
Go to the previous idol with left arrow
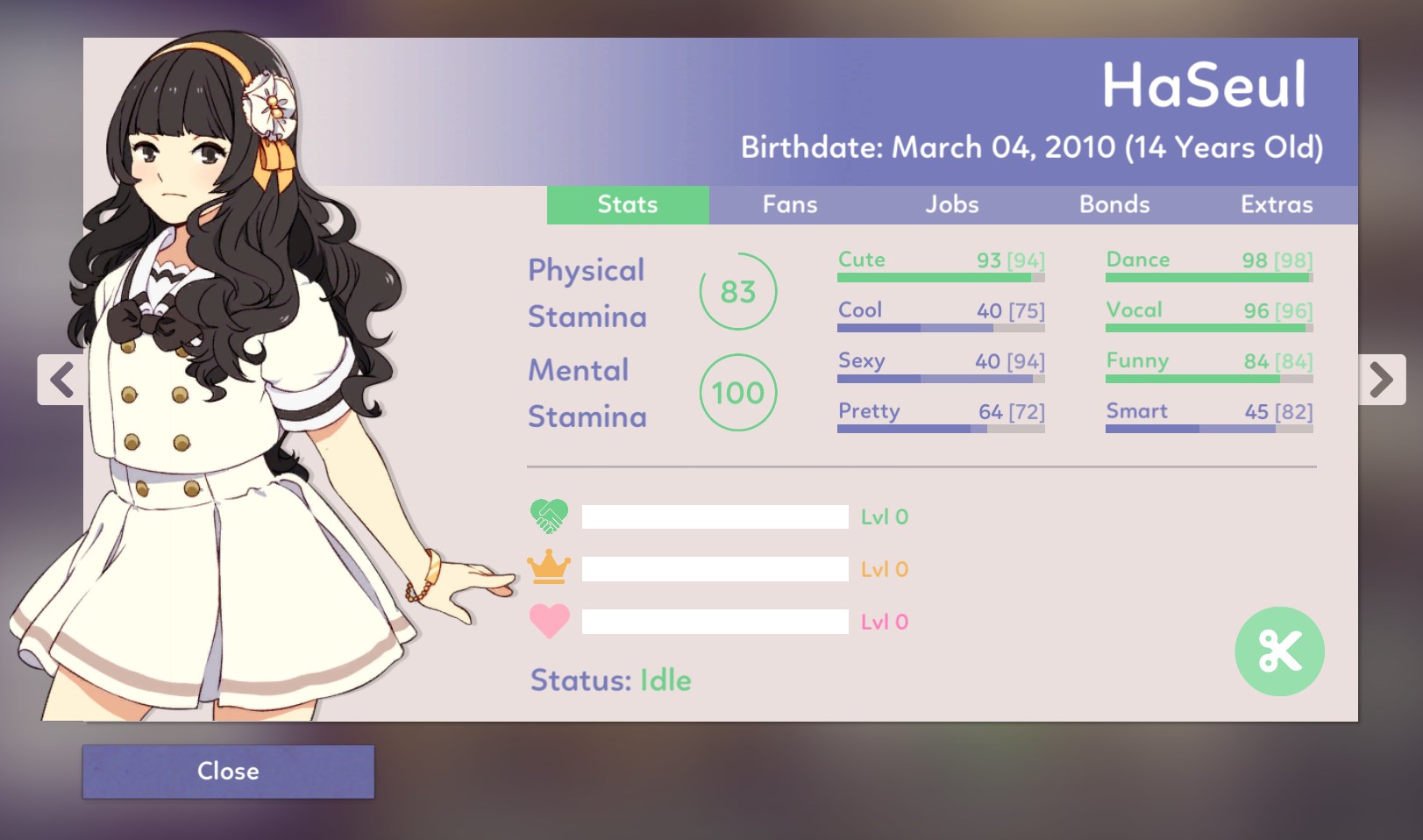pyautogui.click(x=61, y=380)
